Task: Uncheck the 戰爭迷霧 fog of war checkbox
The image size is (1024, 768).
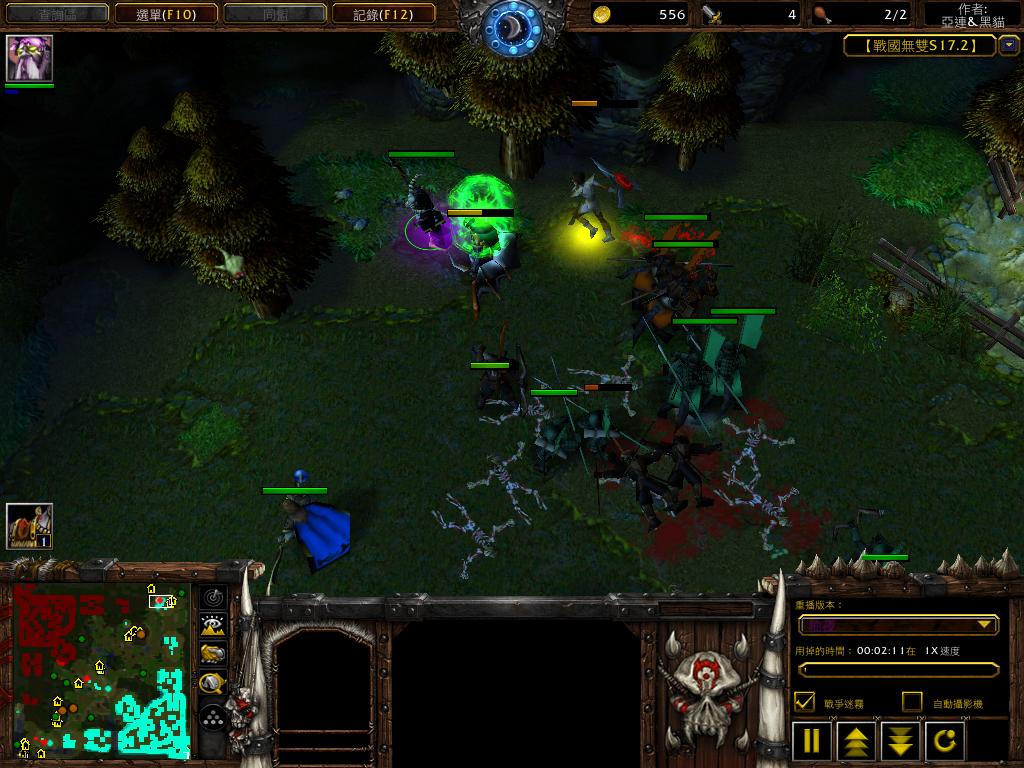Action: (803, 702)
